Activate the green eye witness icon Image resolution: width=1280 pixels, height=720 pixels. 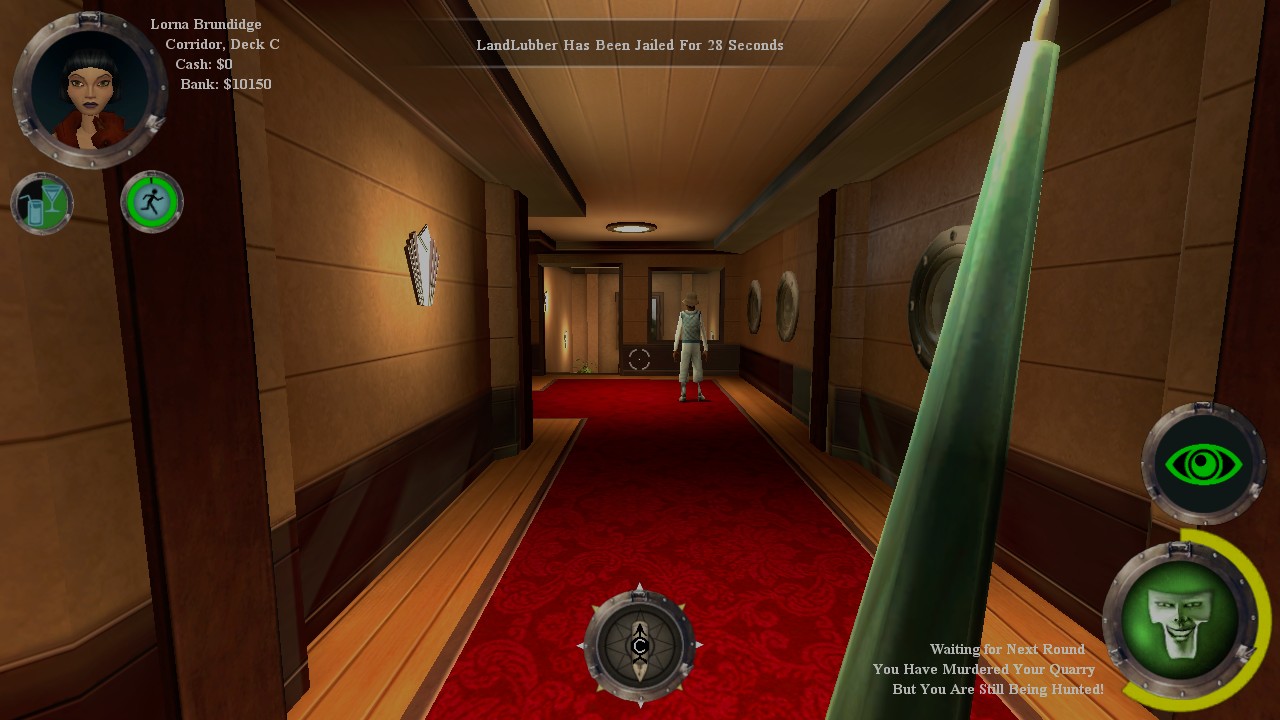point(1203,464)
